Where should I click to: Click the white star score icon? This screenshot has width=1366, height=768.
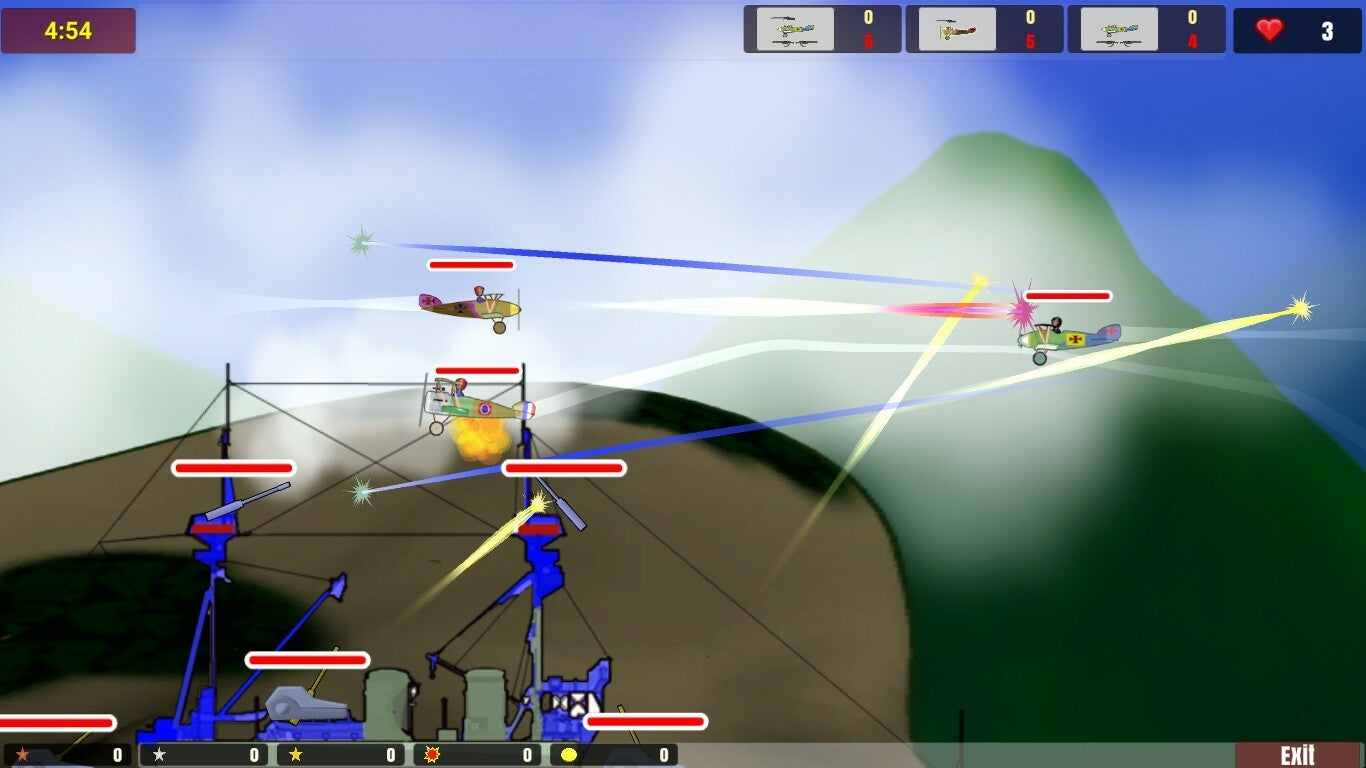(158, 756)
